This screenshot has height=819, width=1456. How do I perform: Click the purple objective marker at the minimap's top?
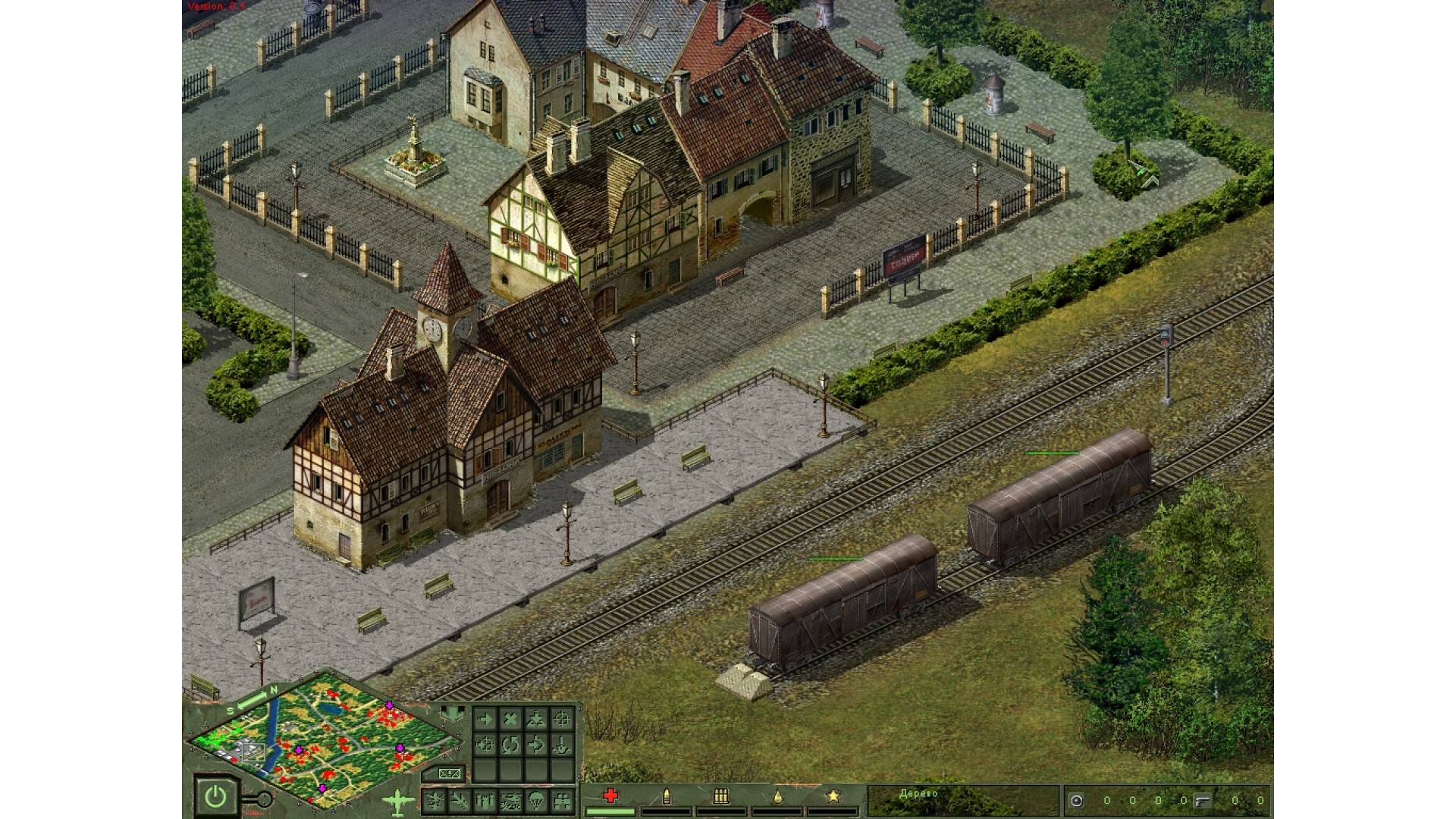[x=389, y=706]
